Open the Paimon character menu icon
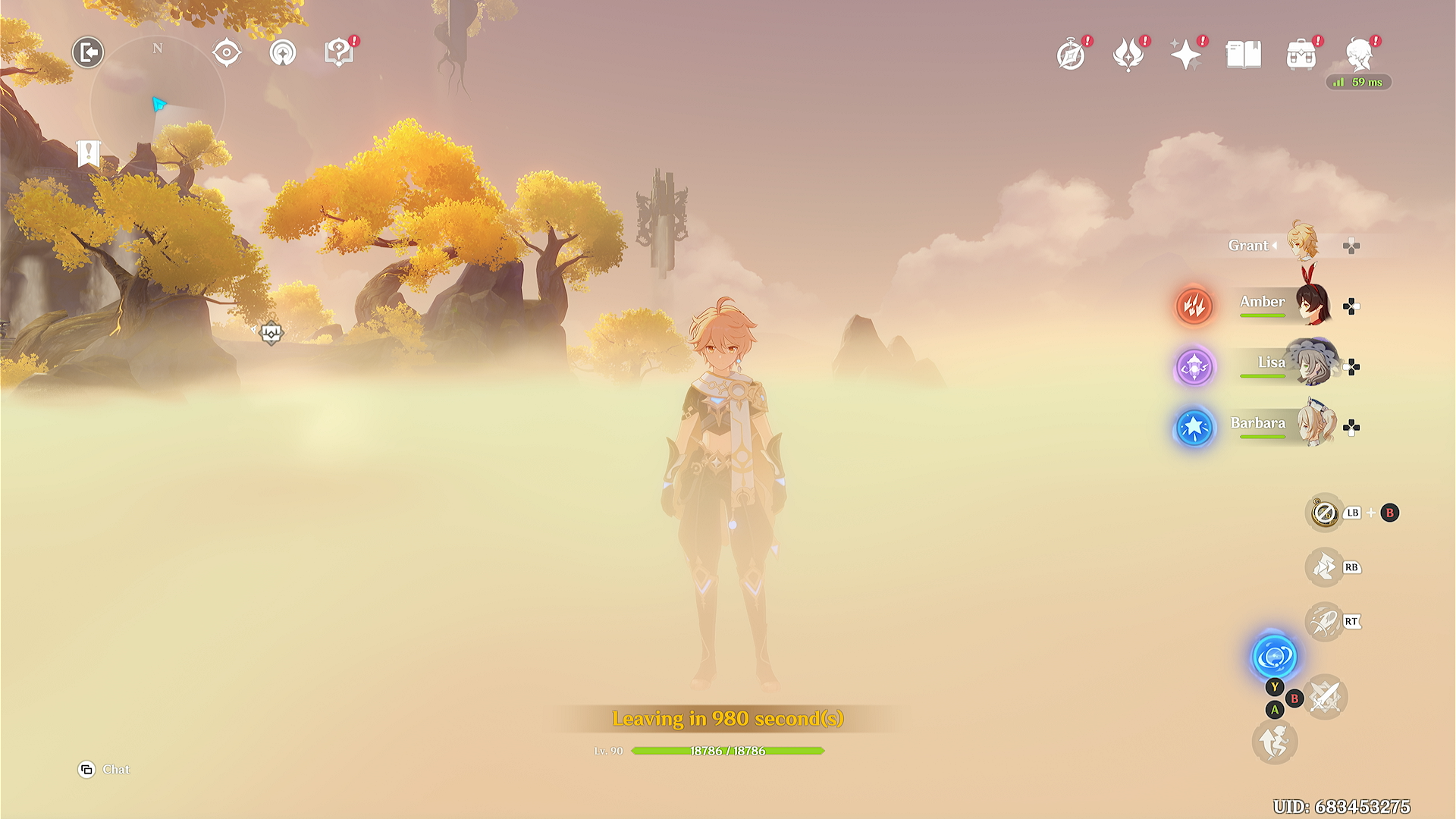The image size is (1456, 819). click(1359, 55)
